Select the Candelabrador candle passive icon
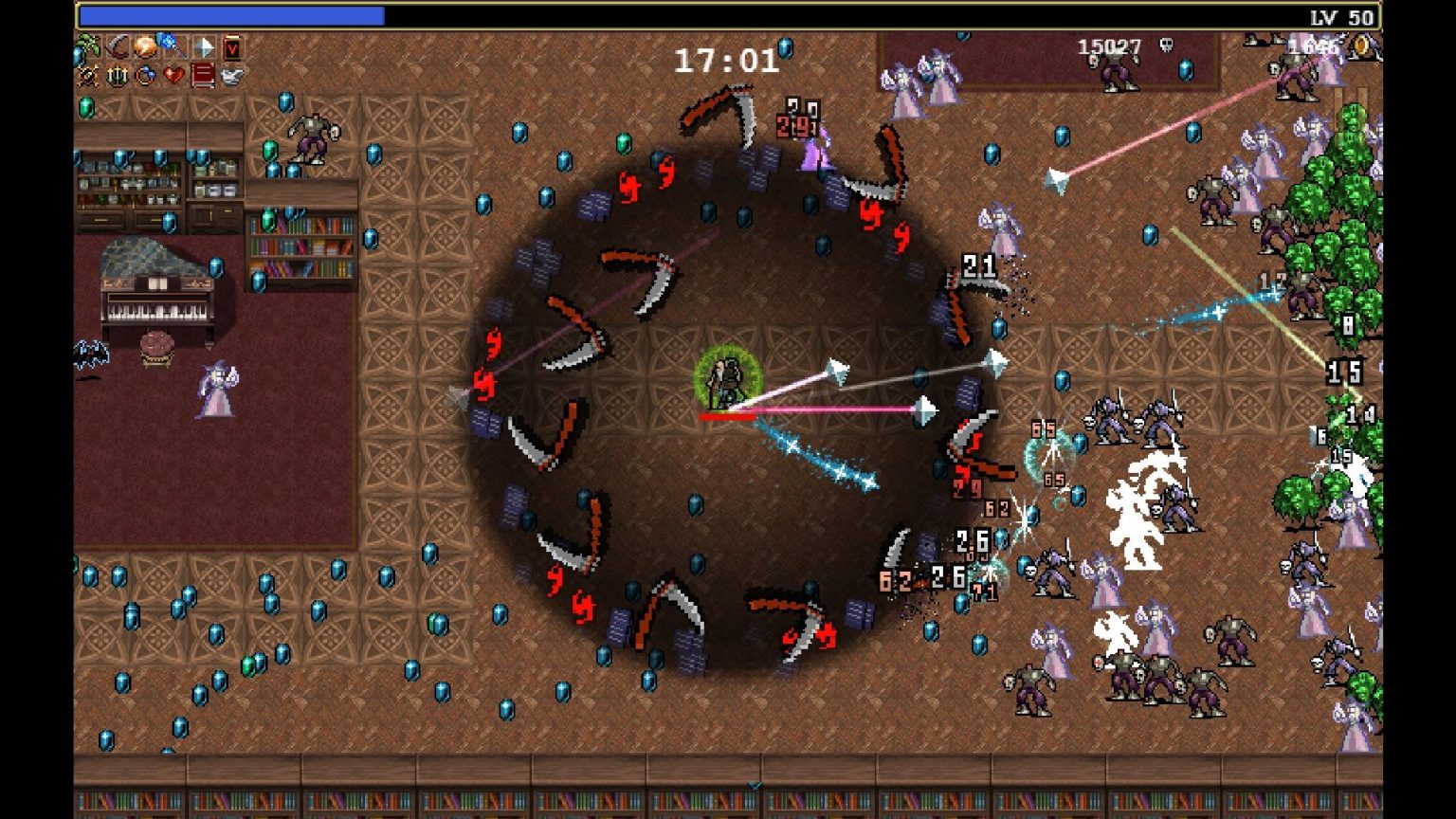Screen dimensions: 1456x819 pos(117,76)
